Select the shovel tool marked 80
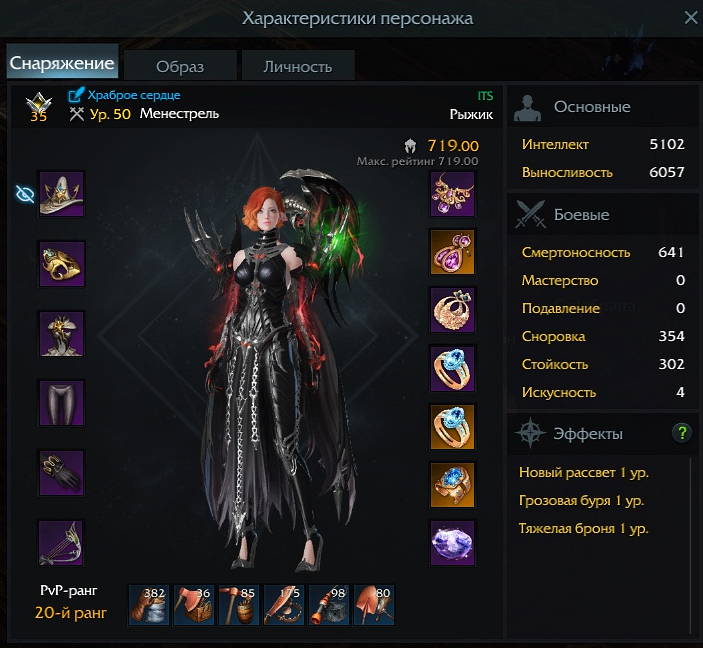 374,605
